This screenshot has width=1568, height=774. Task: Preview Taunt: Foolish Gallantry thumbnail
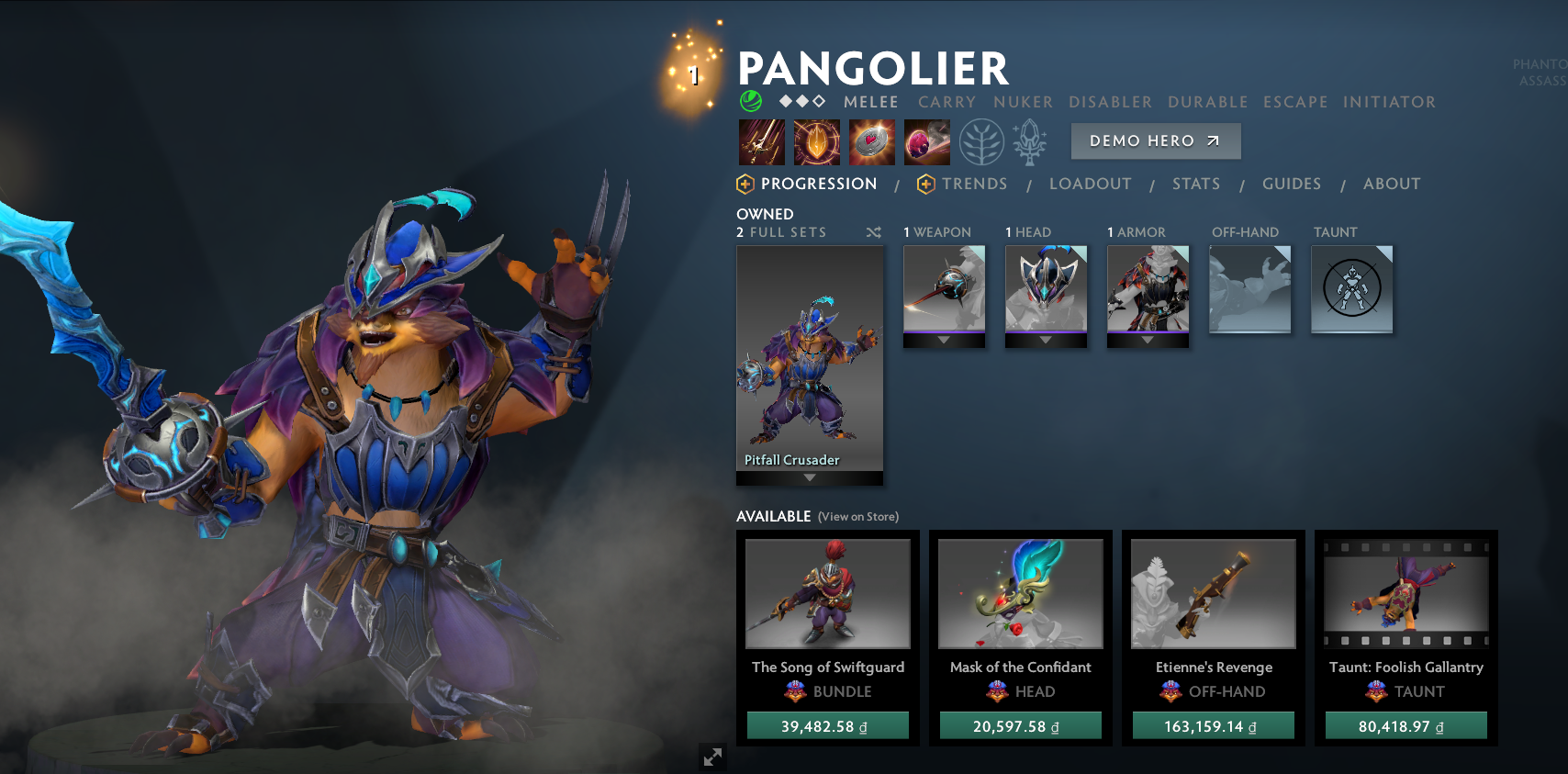click(x=1406, y=593)
